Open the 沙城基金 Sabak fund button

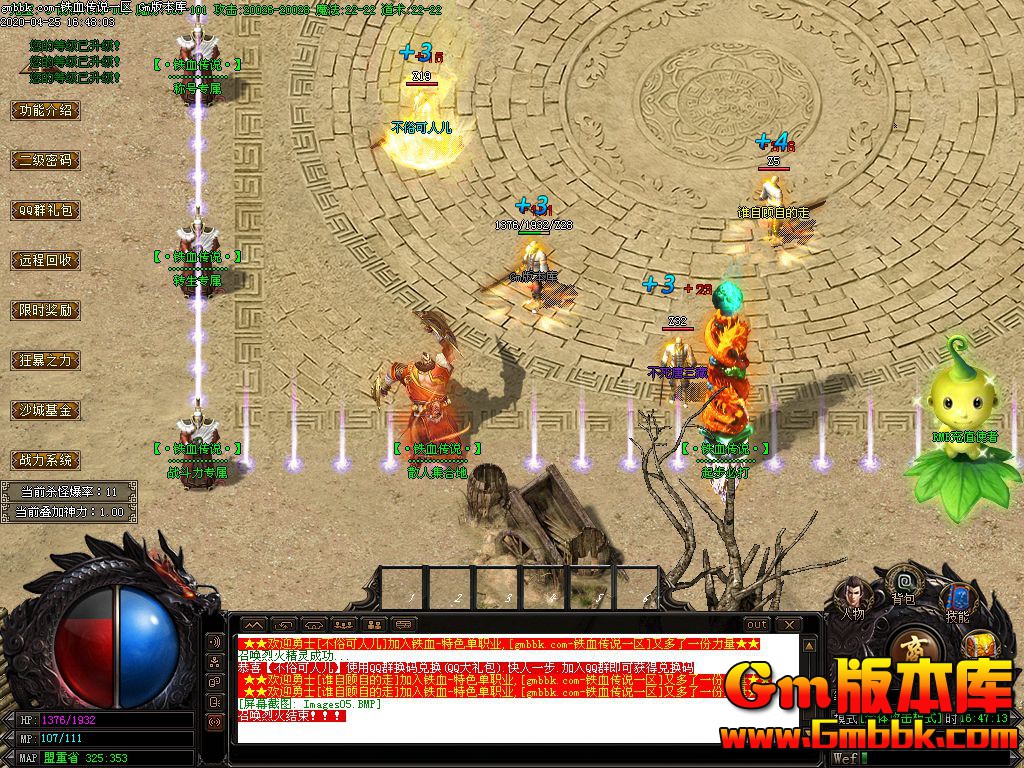coord(46,410)
